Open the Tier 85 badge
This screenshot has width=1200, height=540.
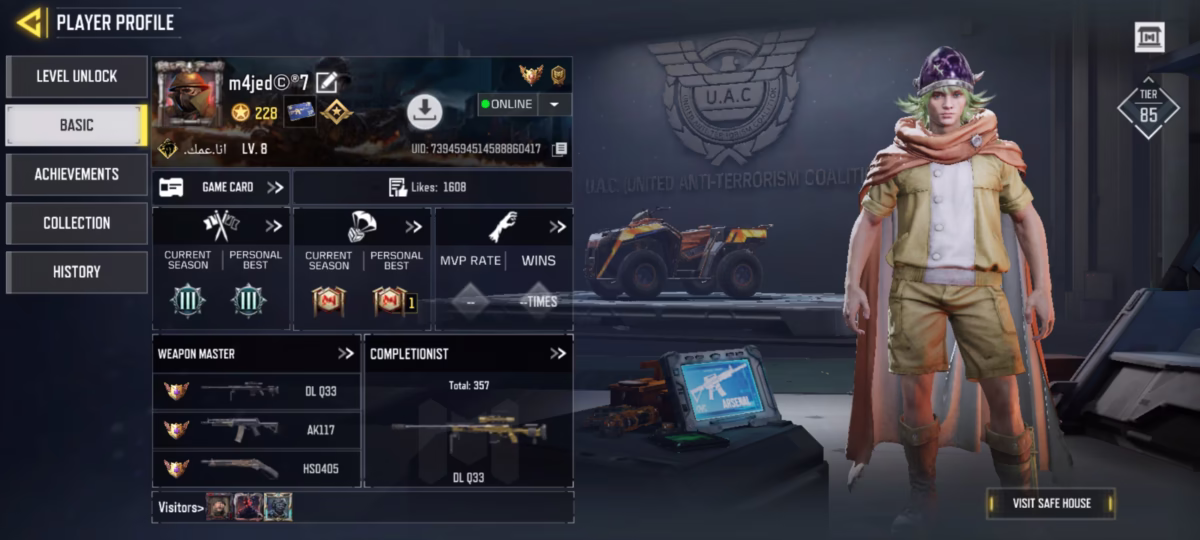[1148, 108]
